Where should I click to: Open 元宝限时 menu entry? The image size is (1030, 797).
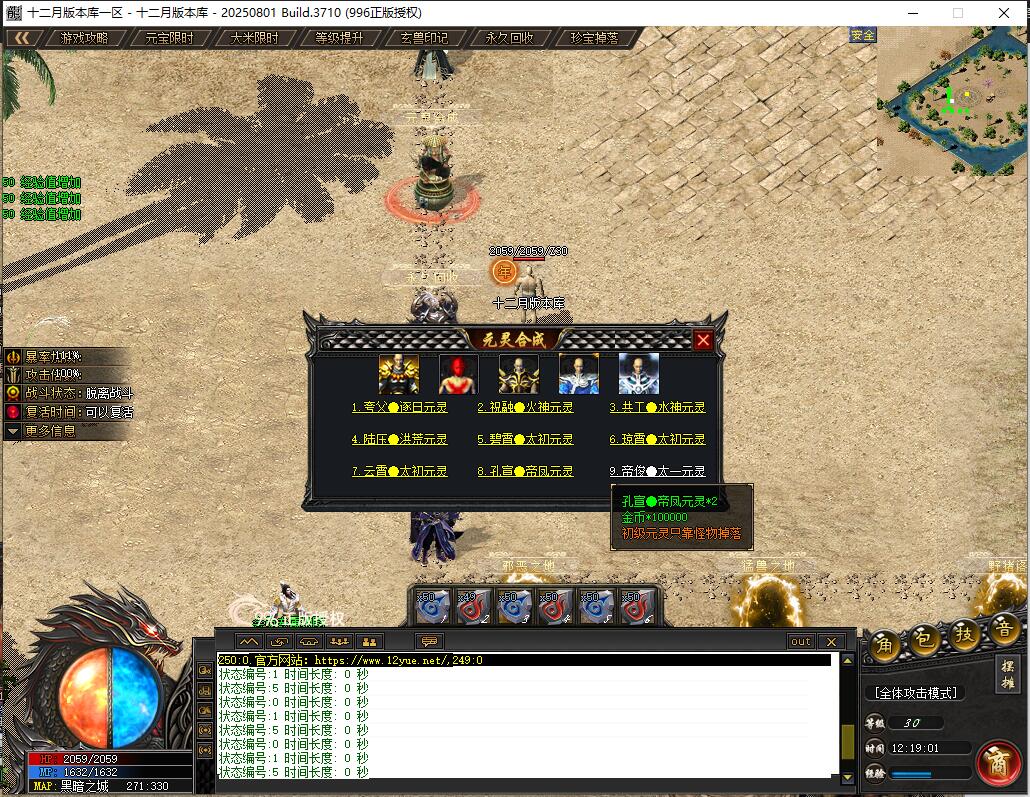(x=170, y=38)
